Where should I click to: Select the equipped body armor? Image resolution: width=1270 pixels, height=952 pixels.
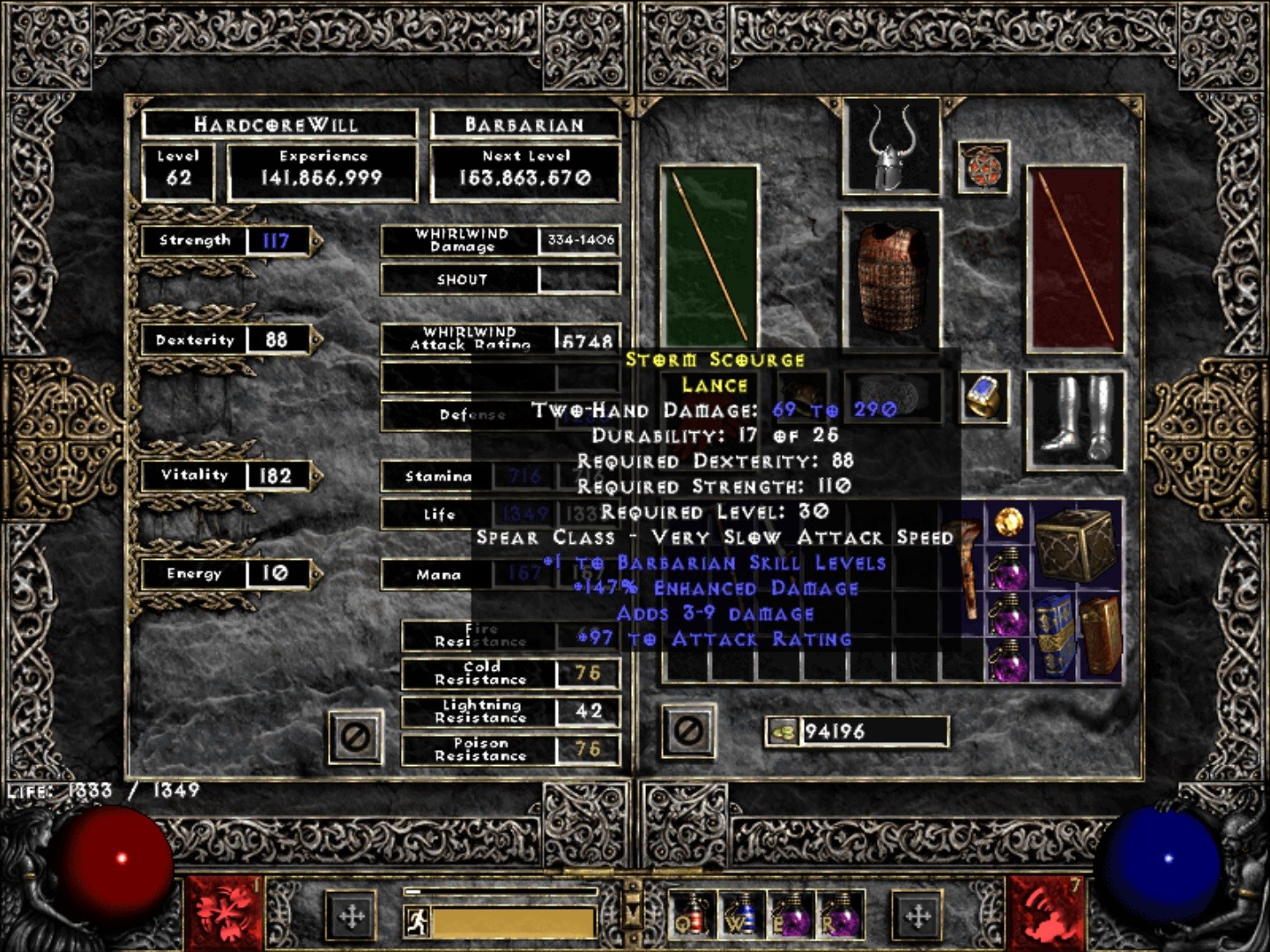(890, 278)
